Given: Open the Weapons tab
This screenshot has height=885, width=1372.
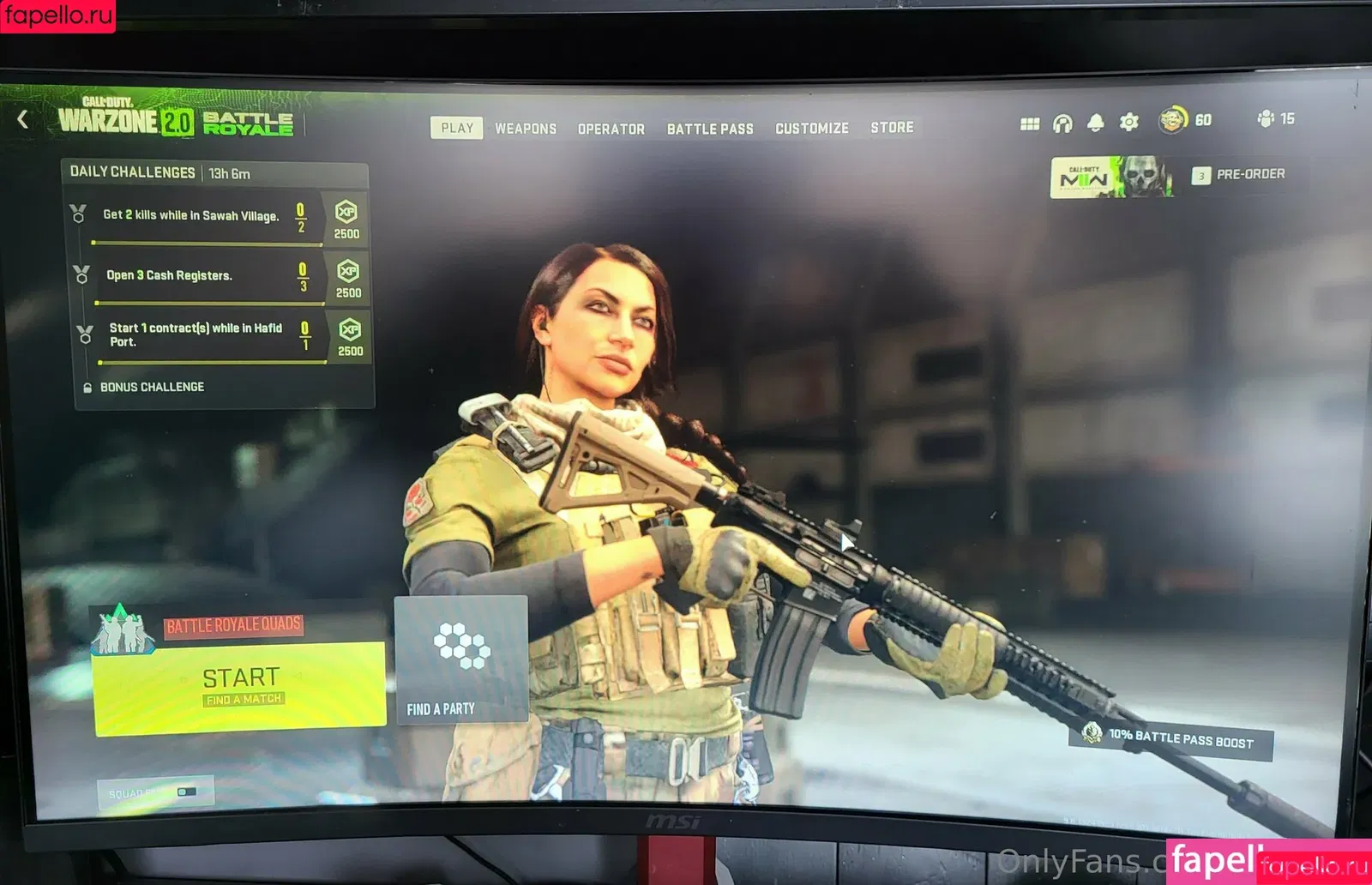Looking at the screenshot, I should [526, 129].
